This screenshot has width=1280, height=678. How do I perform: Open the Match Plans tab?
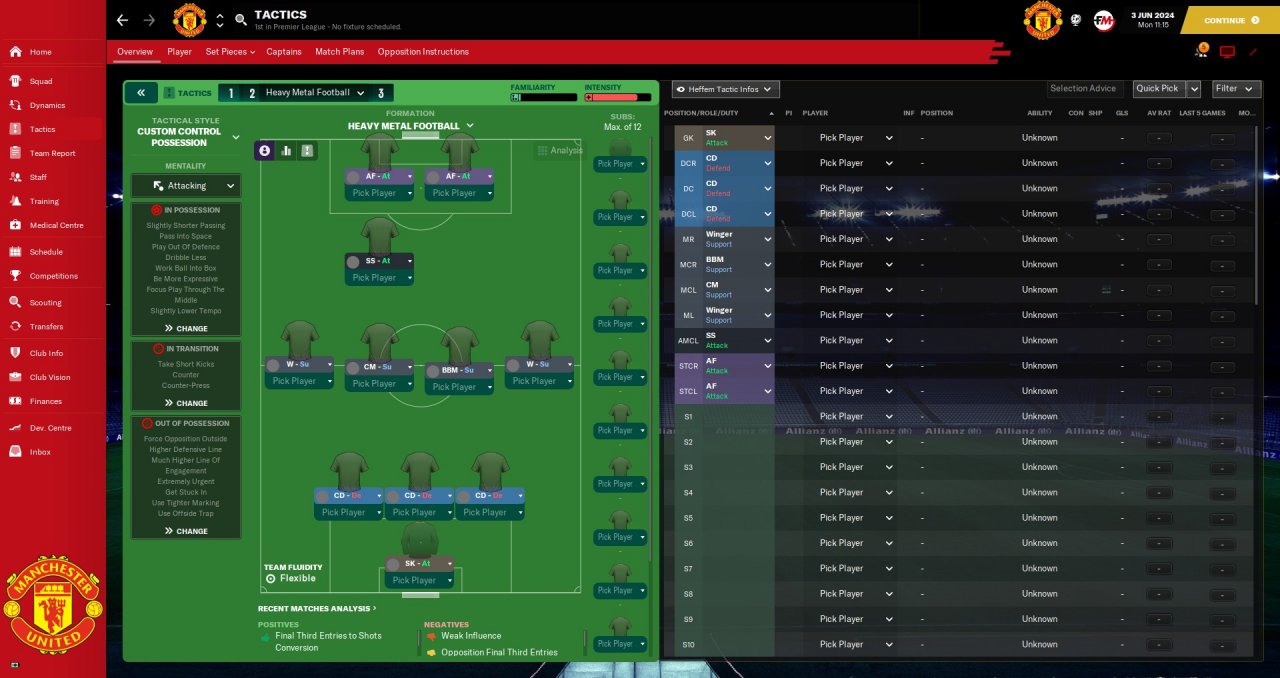coord(339,52)
